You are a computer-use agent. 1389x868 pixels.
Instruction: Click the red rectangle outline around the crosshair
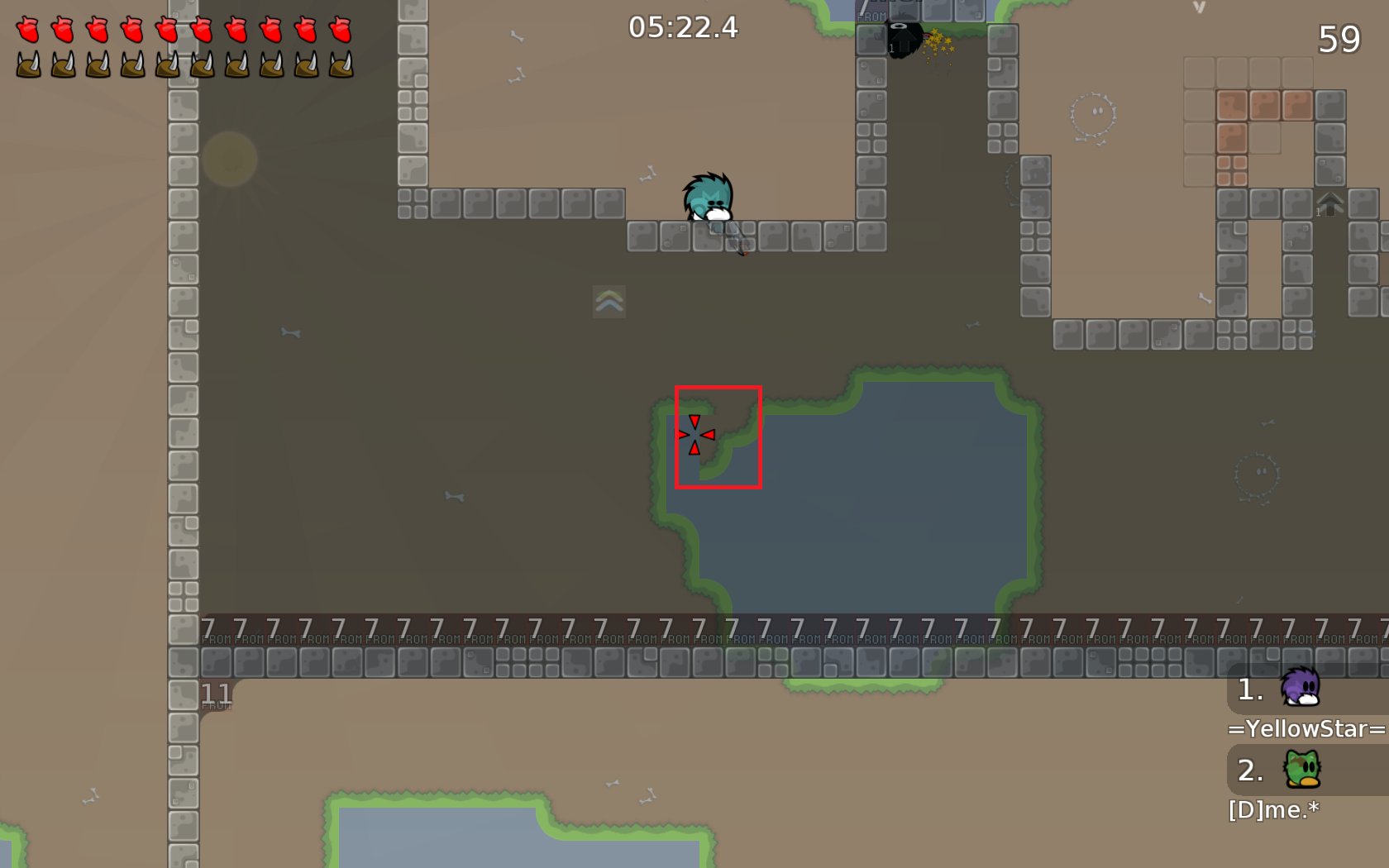pyautogui.click(x=718, y=386)
